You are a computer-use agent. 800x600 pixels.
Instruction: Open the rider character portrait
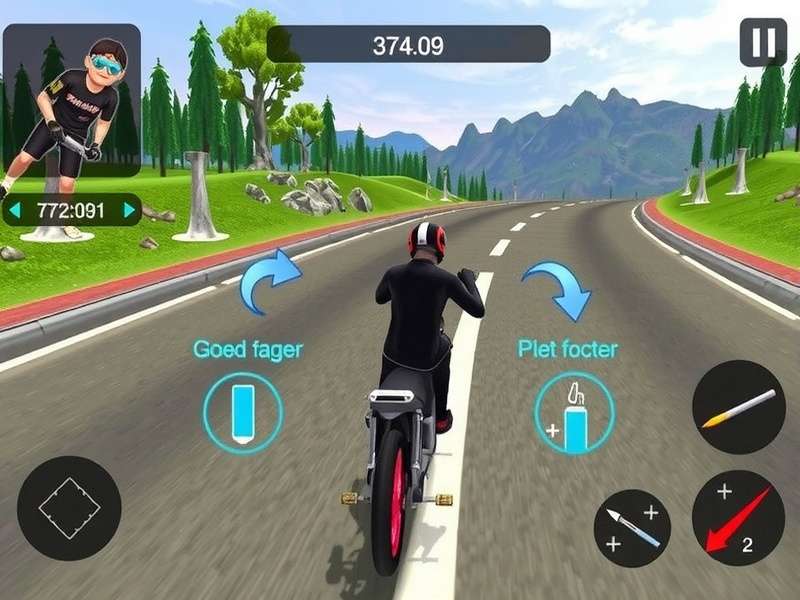[x=72, y=100]
